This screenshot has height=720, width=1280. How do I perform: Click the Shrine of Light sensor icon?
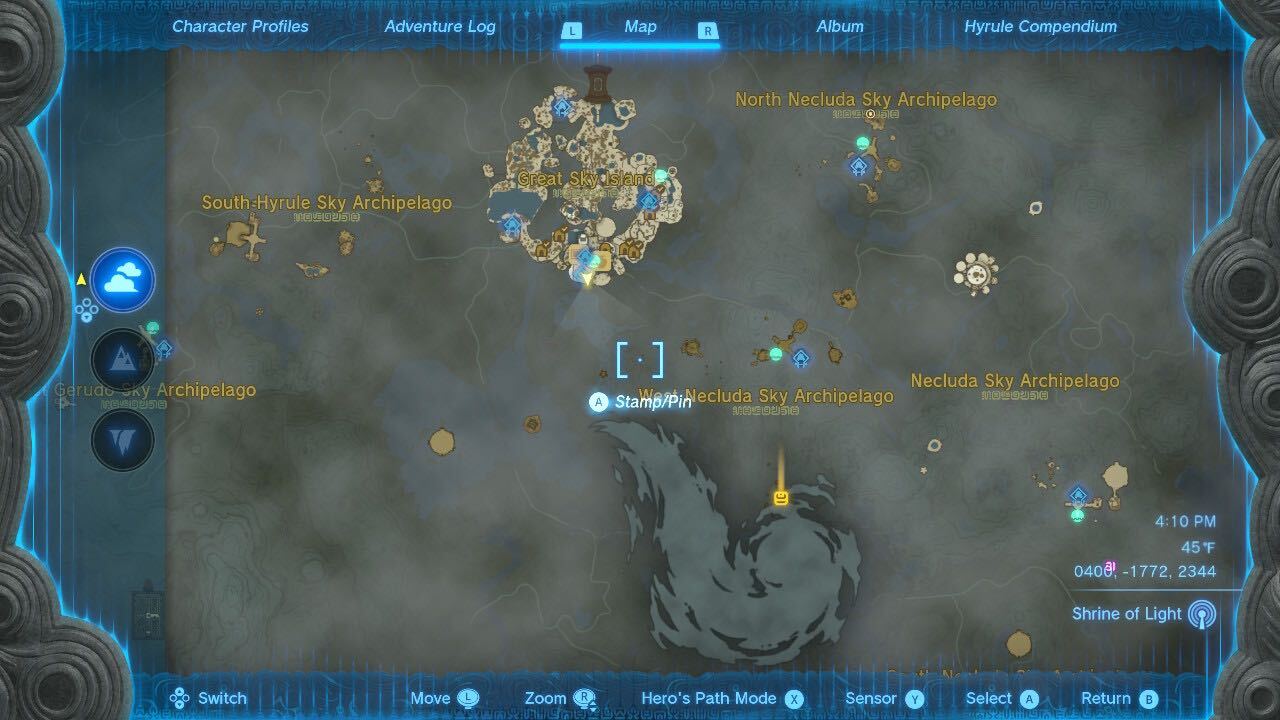tap(1203, 614)
